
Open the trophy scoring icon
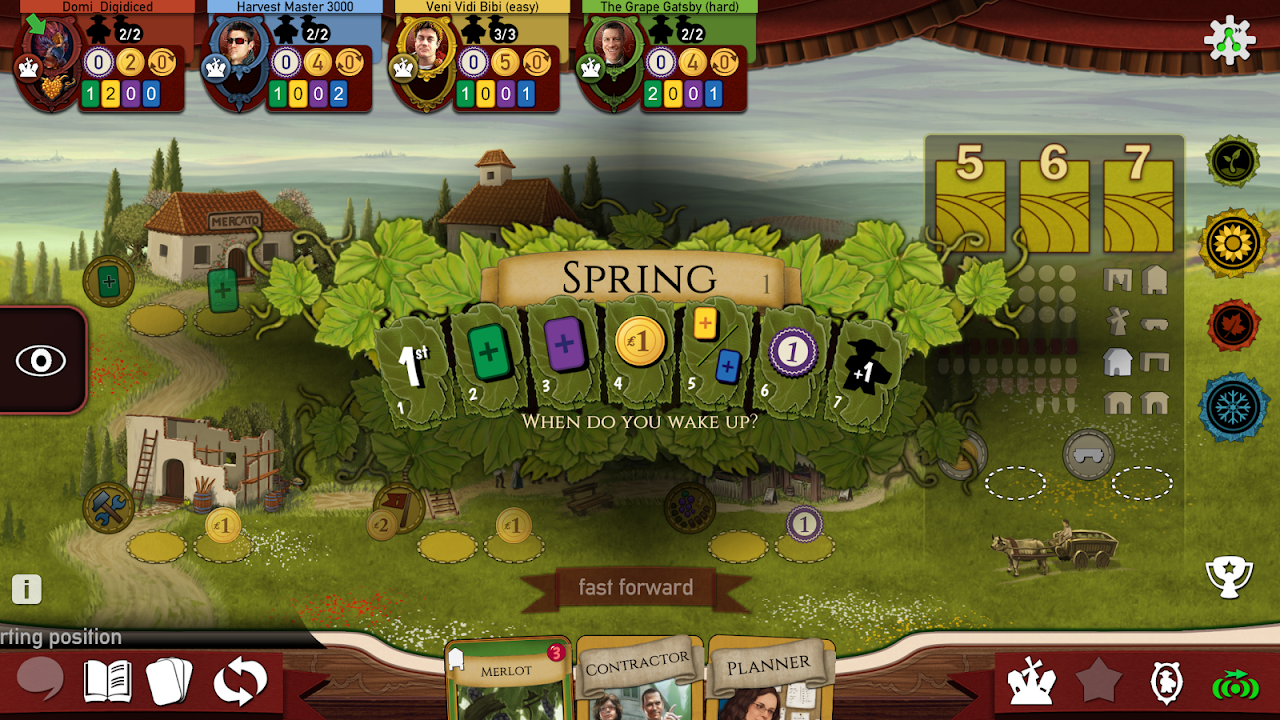pyautogui.click(x=1229, y=575)
